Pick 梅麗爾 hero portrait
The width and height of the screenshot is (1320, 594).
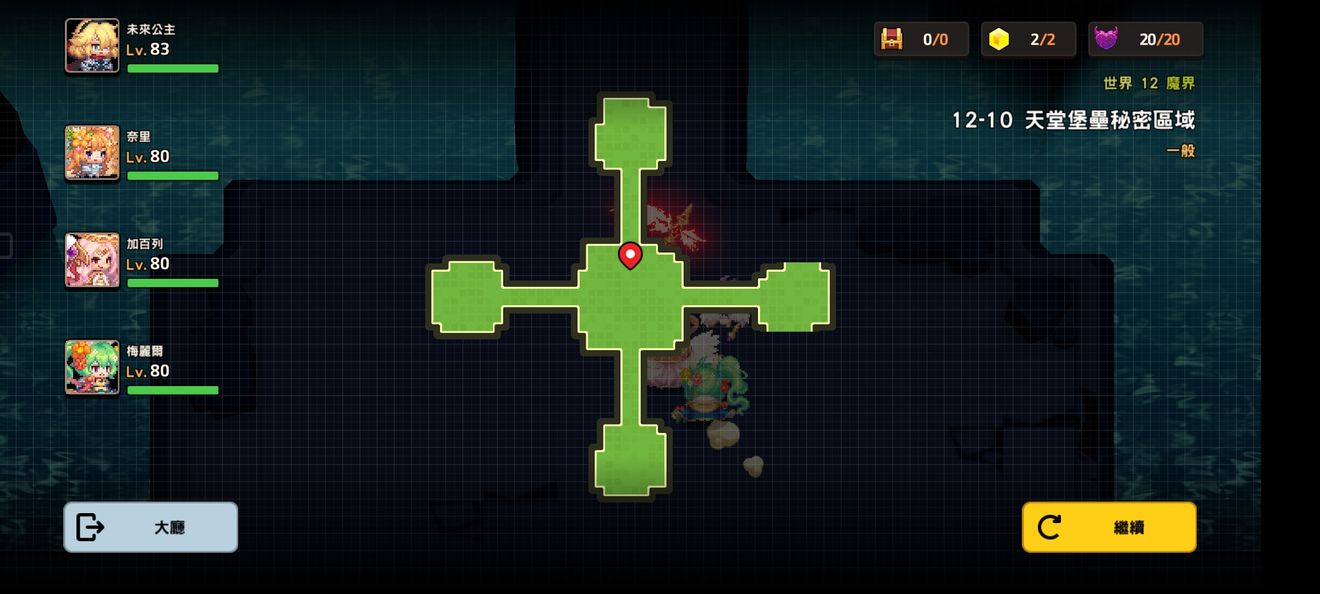92,367
